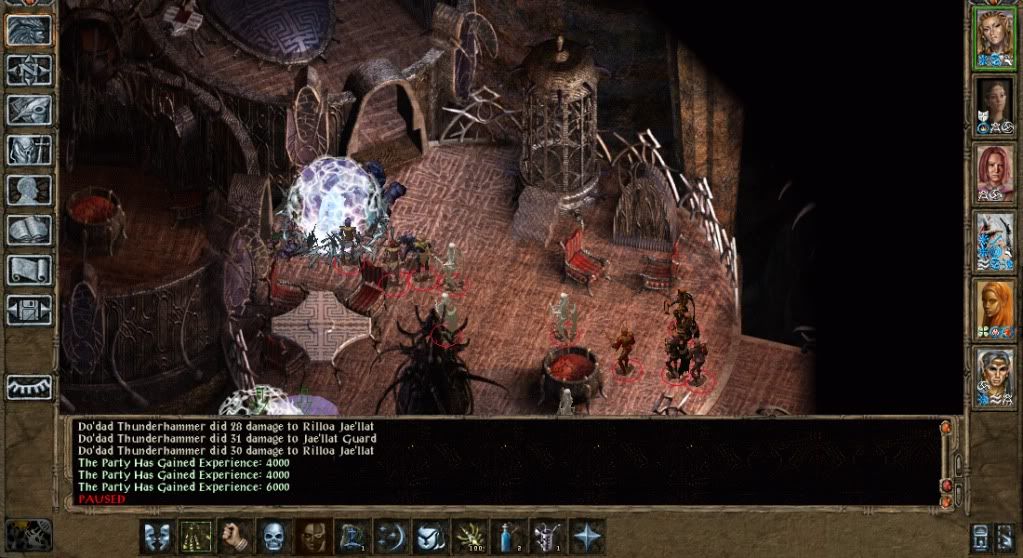The image size is (1023, 558).
Task: Select the dark-haired woman's portrait
Action: tap(995, 105)
